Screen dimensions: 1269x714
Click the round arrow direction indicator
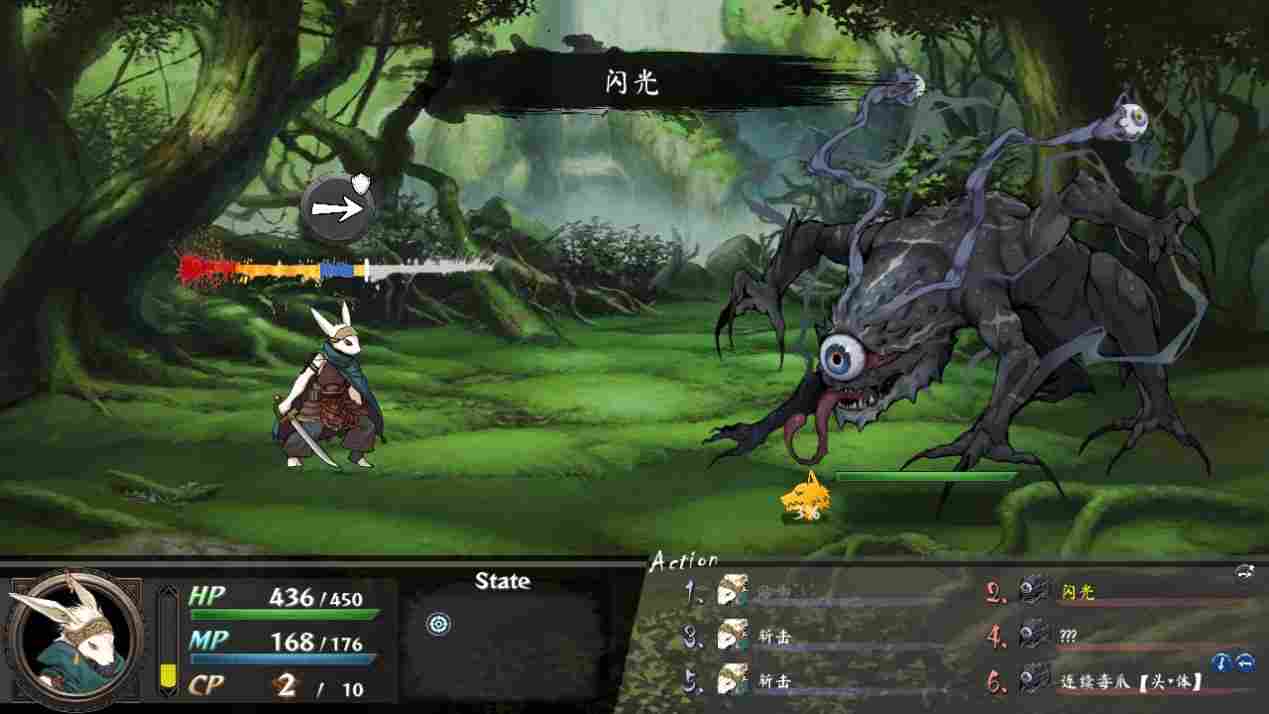click(x=338, y=208)
